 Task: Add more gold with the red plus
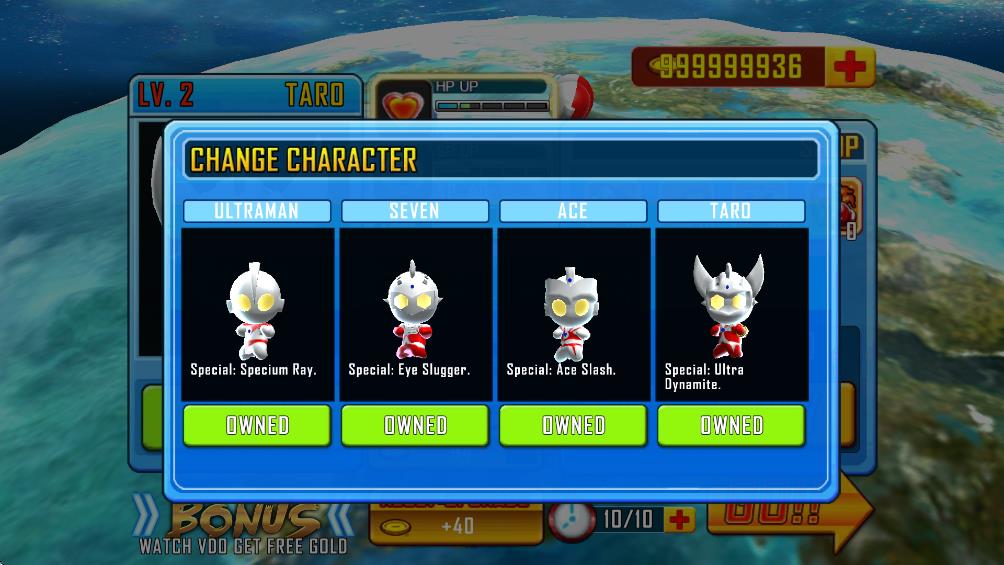point(850,67)
